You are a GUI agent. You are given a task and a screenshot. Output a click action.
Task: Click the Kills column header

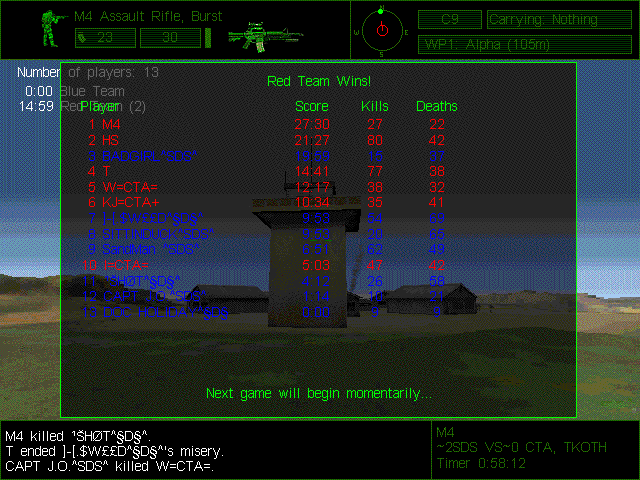375,106
